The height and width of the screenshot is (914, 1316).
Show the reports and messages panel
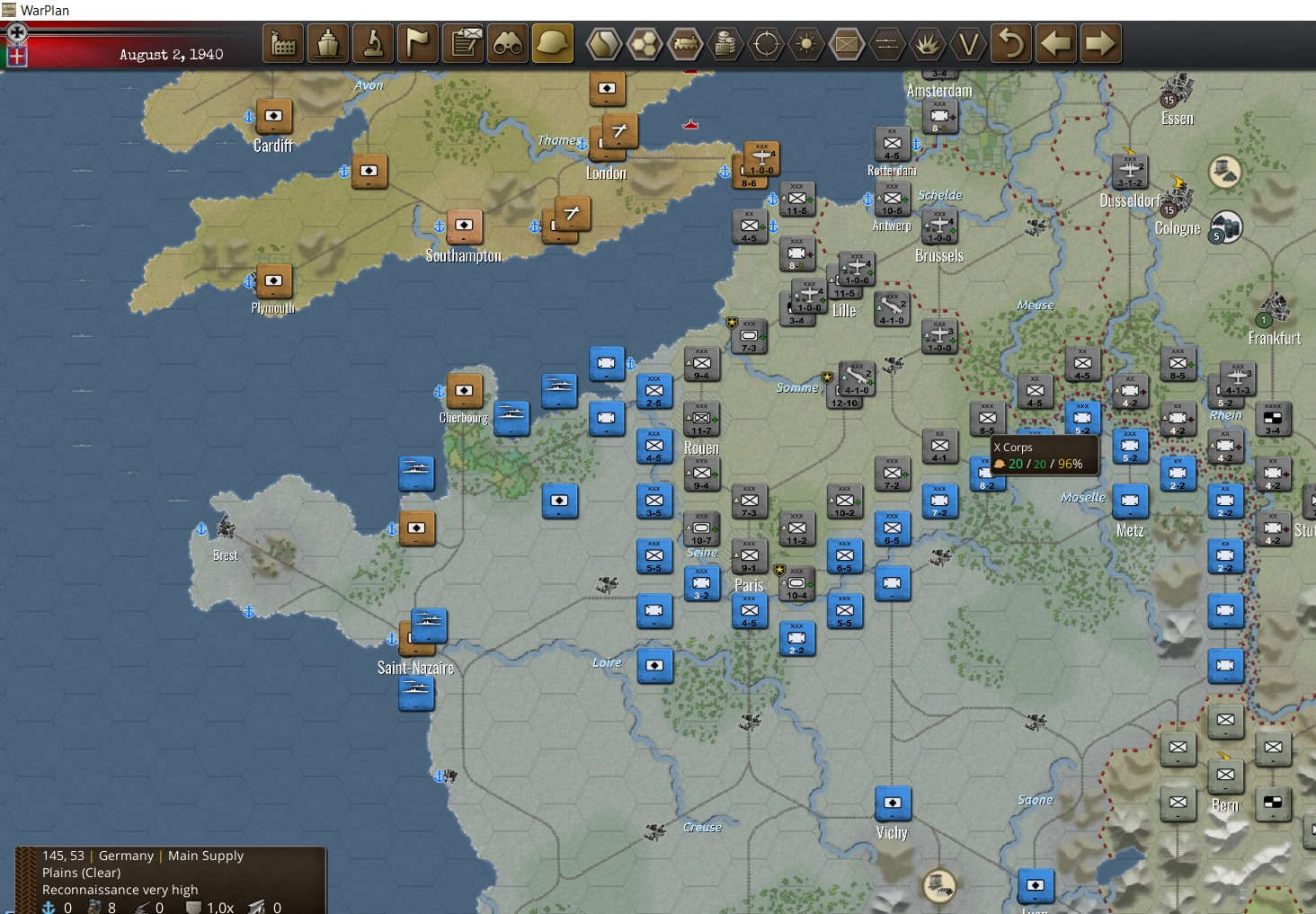click(464, 43)
